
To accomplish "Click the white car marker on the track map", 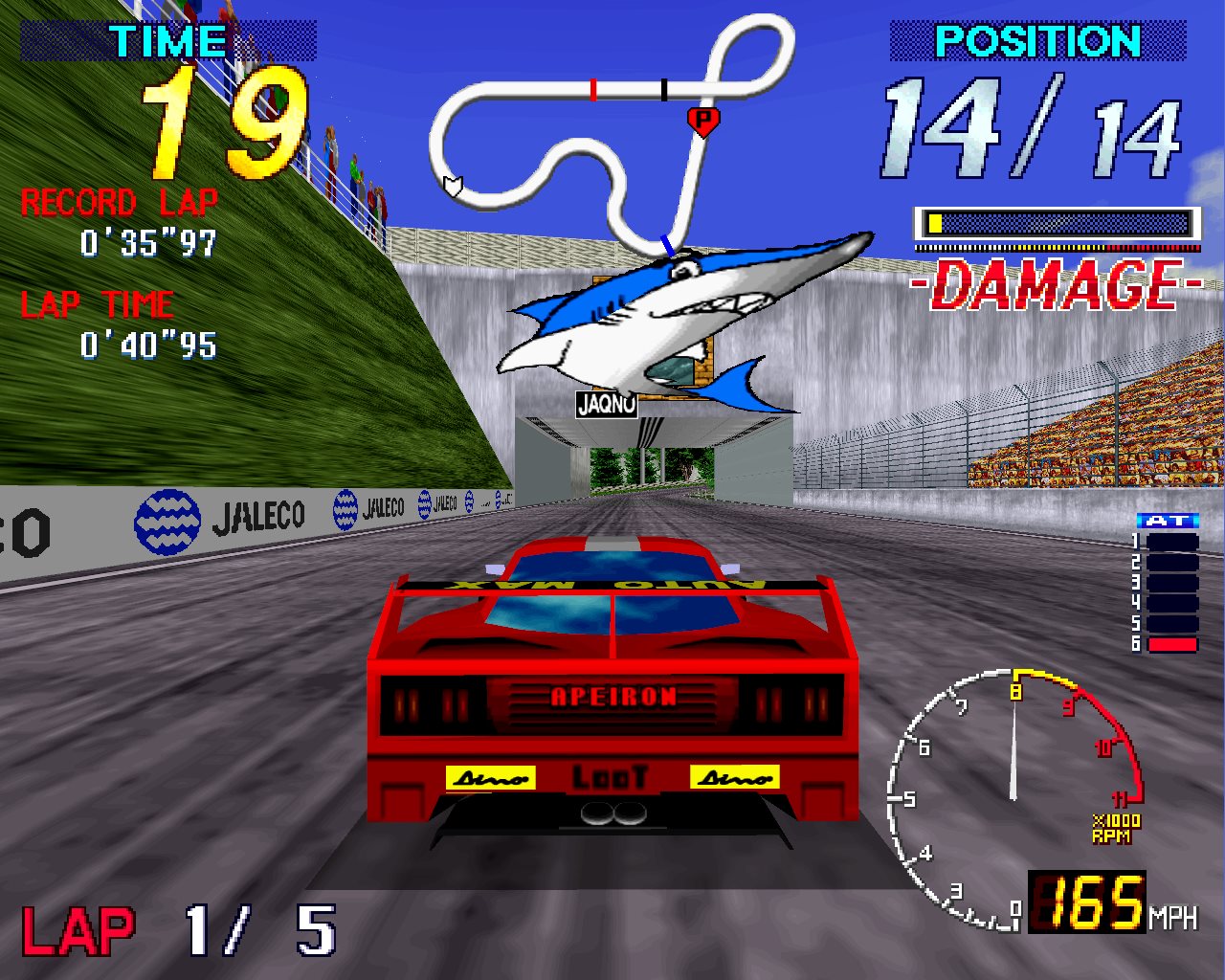I will [453, 185].
